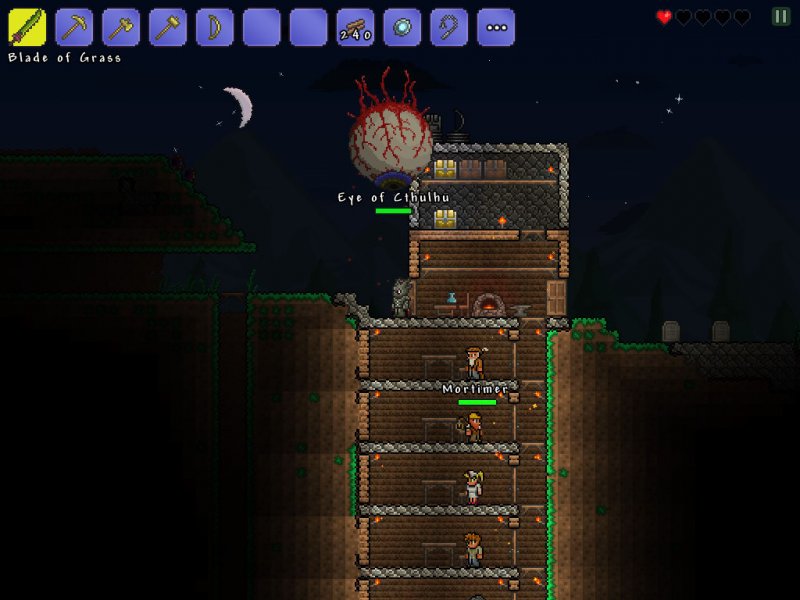Open inventory with the three-dots button
Screen dimensions: 800x600
(x=496, y=27)
